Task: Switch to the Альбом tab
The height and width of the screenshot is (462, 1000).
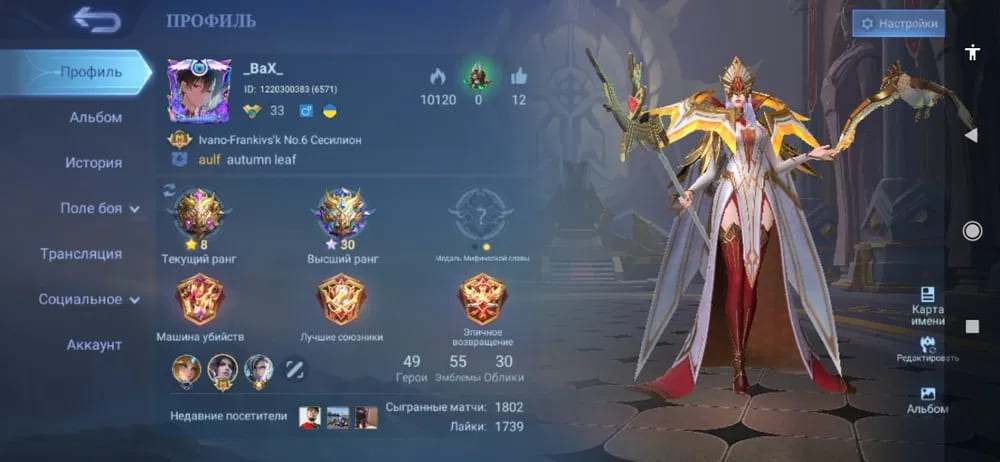Action: tap(95, 117)
